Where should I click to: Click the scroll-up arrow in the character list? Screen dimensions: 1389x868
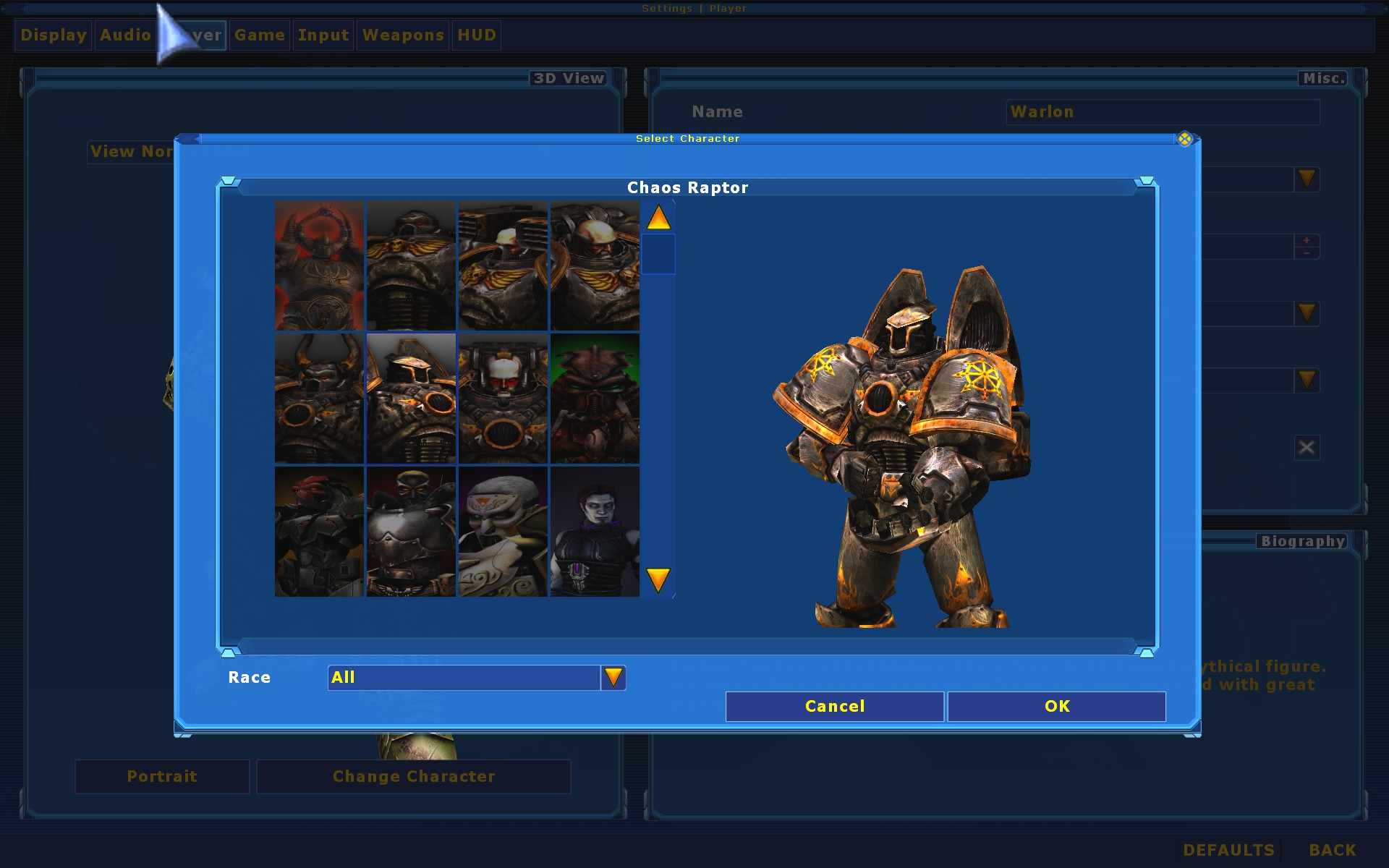point(658,218)
